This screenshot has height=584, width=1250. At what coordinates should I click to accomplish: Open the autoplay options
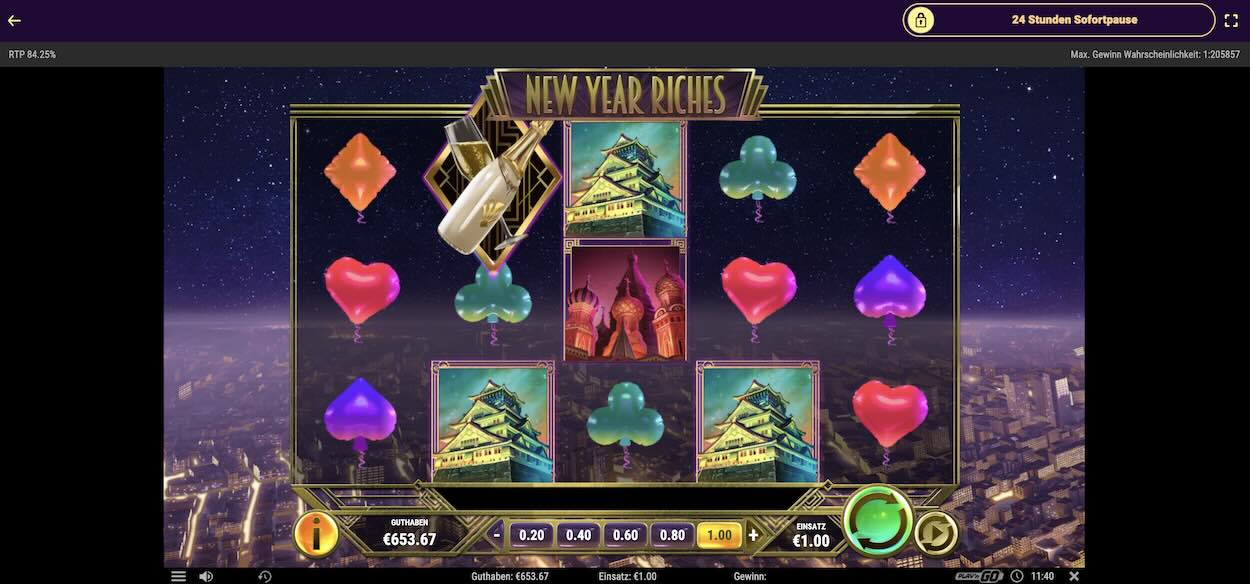coord(936,533)
